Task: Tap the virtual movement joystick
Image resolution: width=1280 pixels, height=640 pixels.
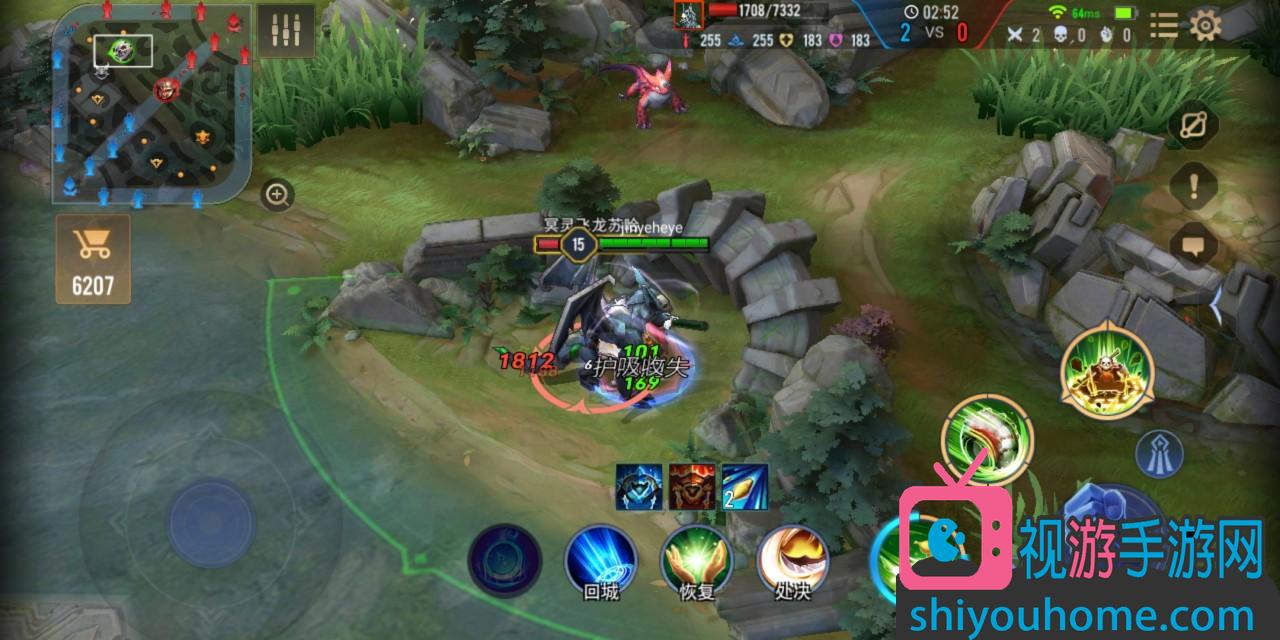Action: pos(211,523)
